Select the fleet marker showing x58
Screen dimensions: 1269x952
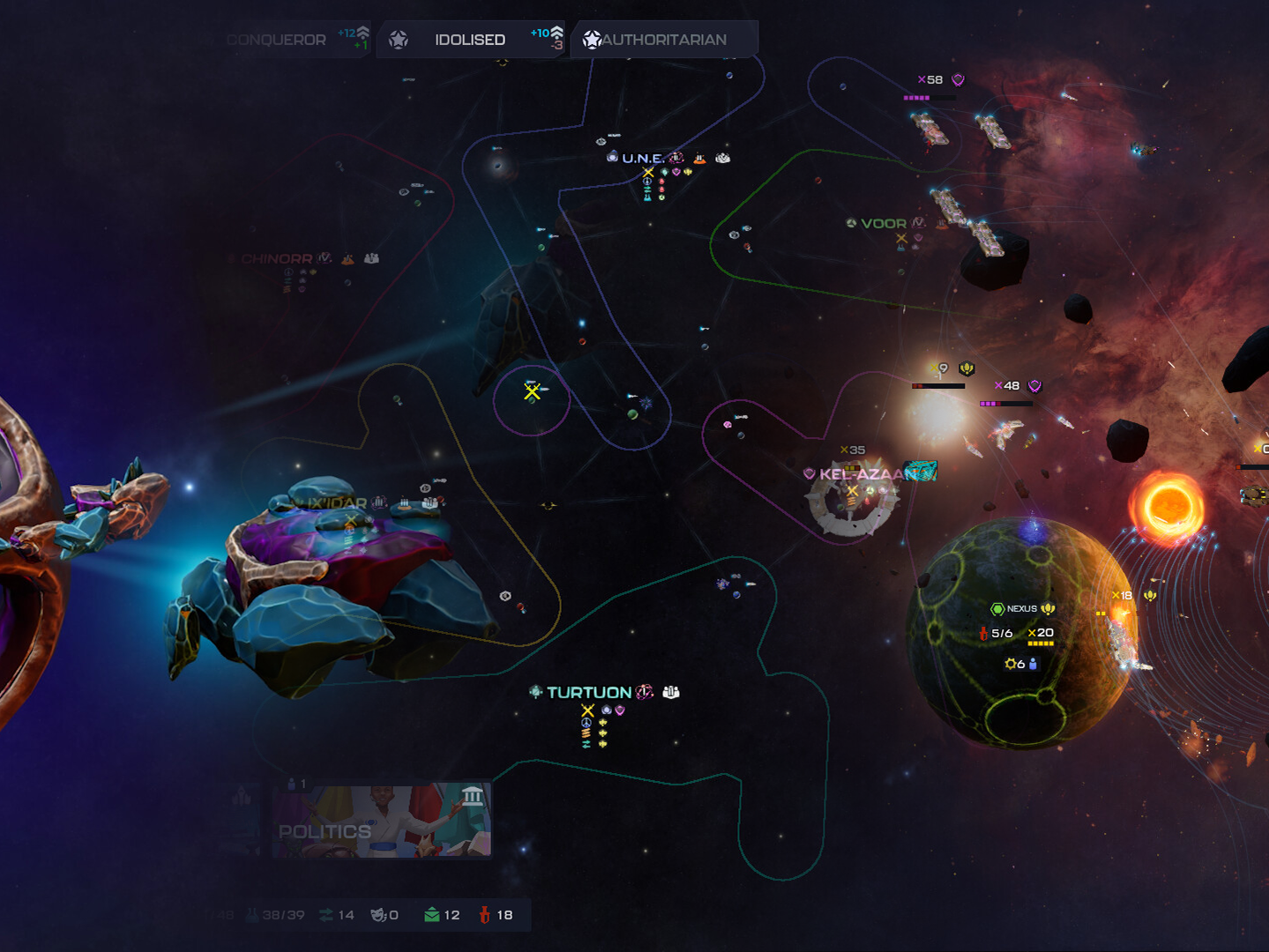(930, 80)
